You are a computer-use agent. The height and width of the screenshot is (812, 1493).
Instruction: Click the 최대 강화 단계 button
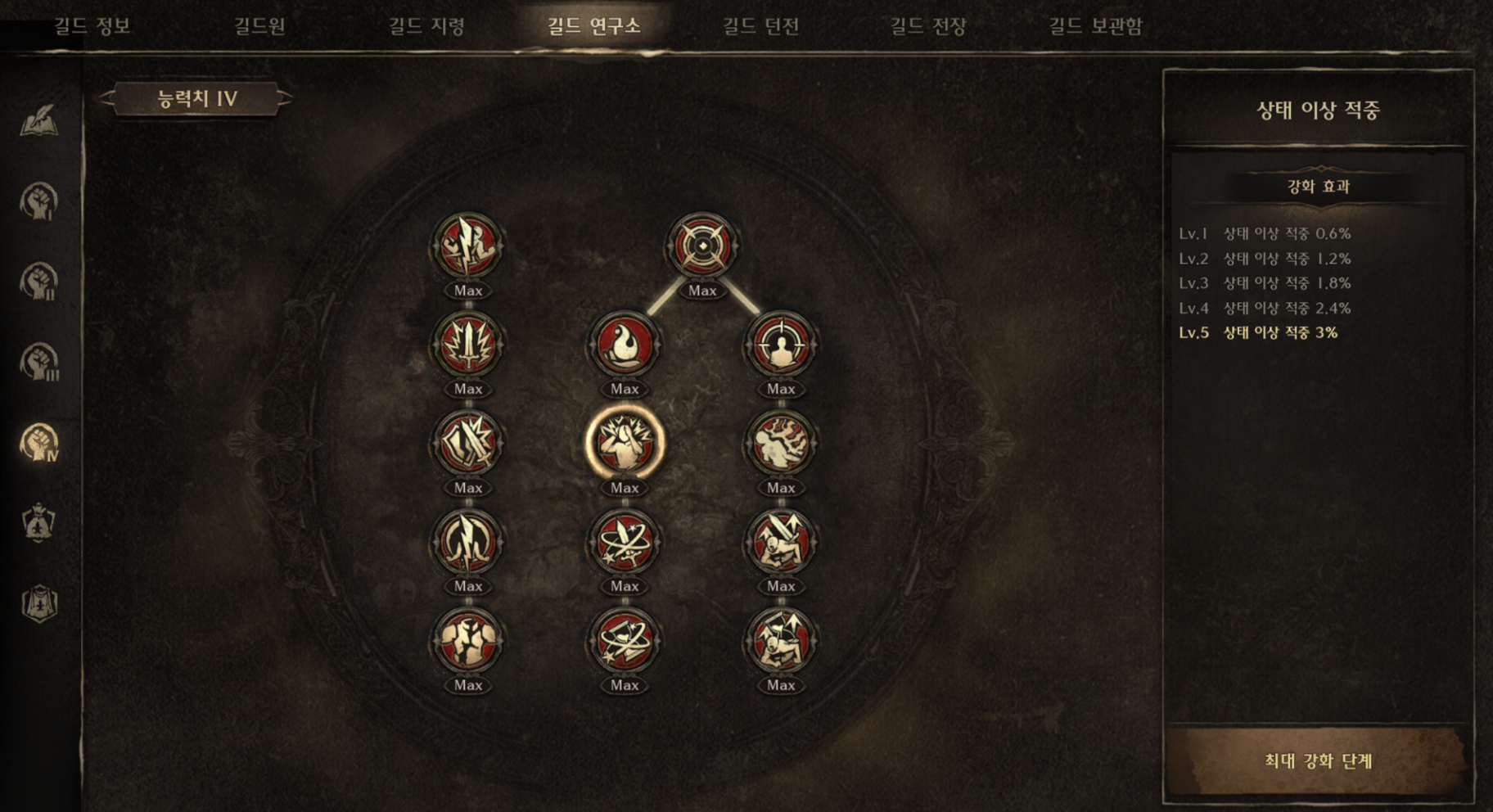1317,760
